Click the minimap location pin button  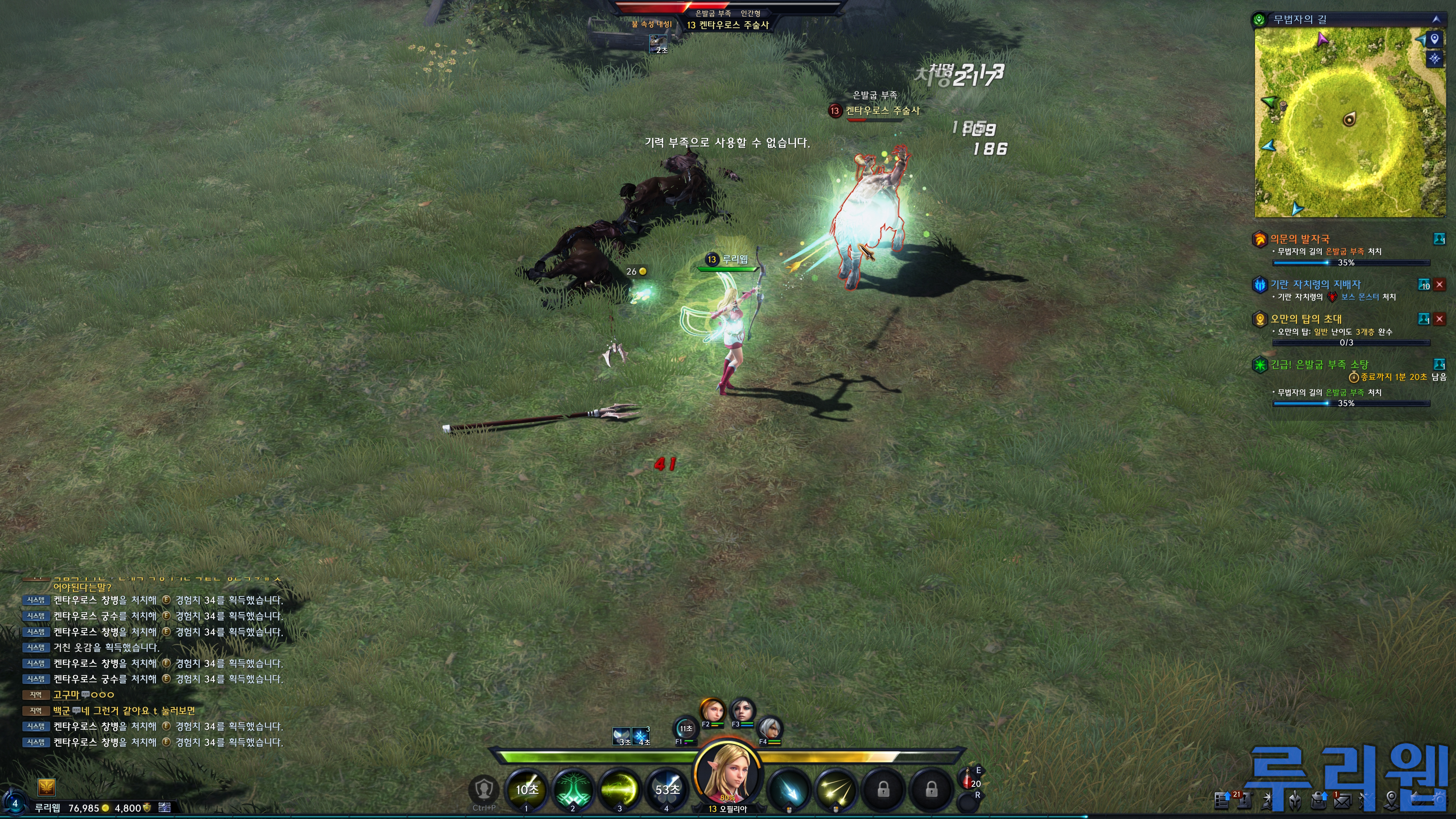(1434, 39)
